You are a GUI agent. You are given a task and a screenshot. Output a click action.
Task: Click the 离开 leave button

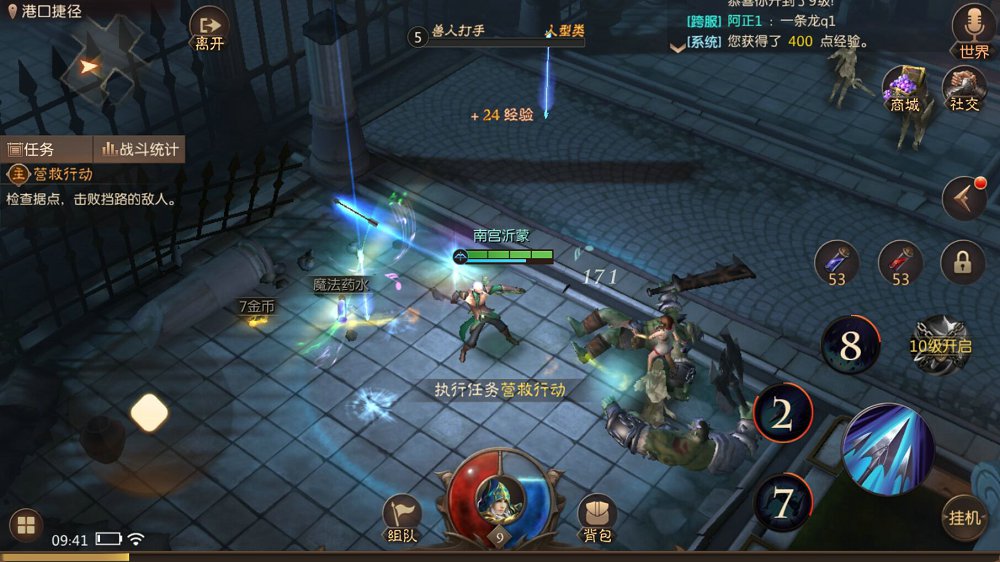coord(209,28)
